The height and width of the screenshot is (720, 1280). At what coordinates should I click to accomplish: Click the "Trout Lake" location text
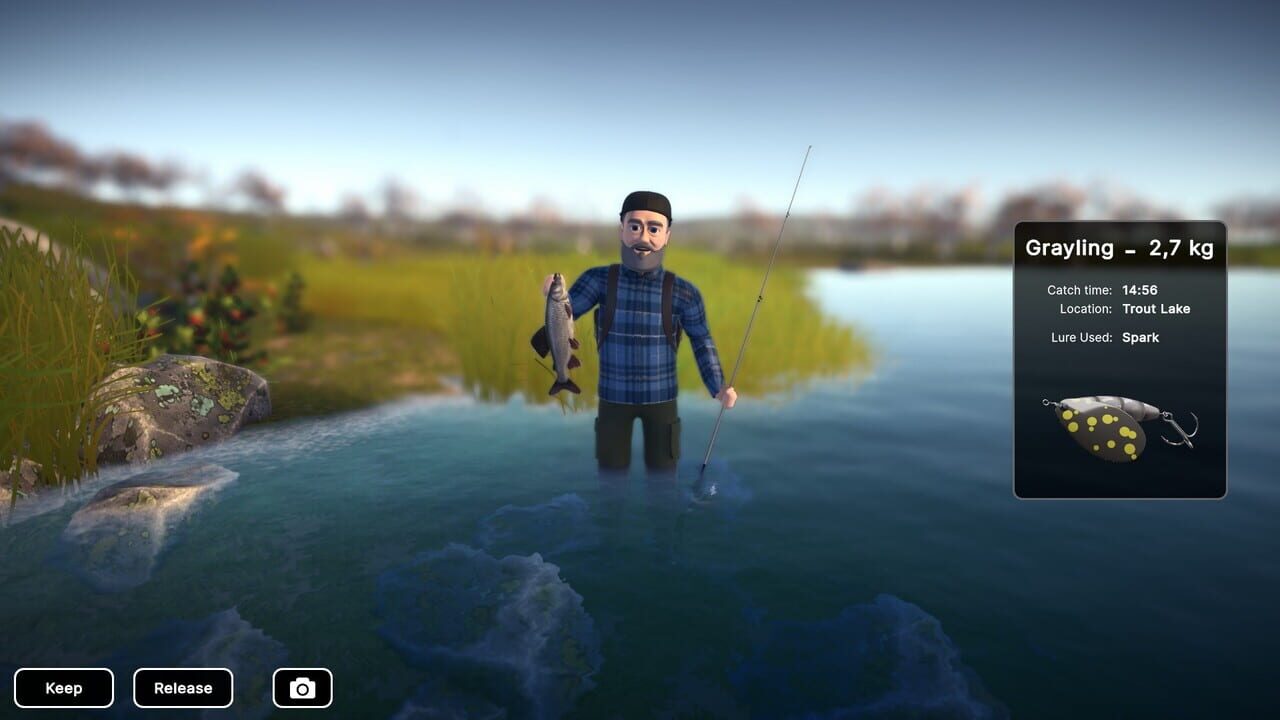pos(1156,309)
